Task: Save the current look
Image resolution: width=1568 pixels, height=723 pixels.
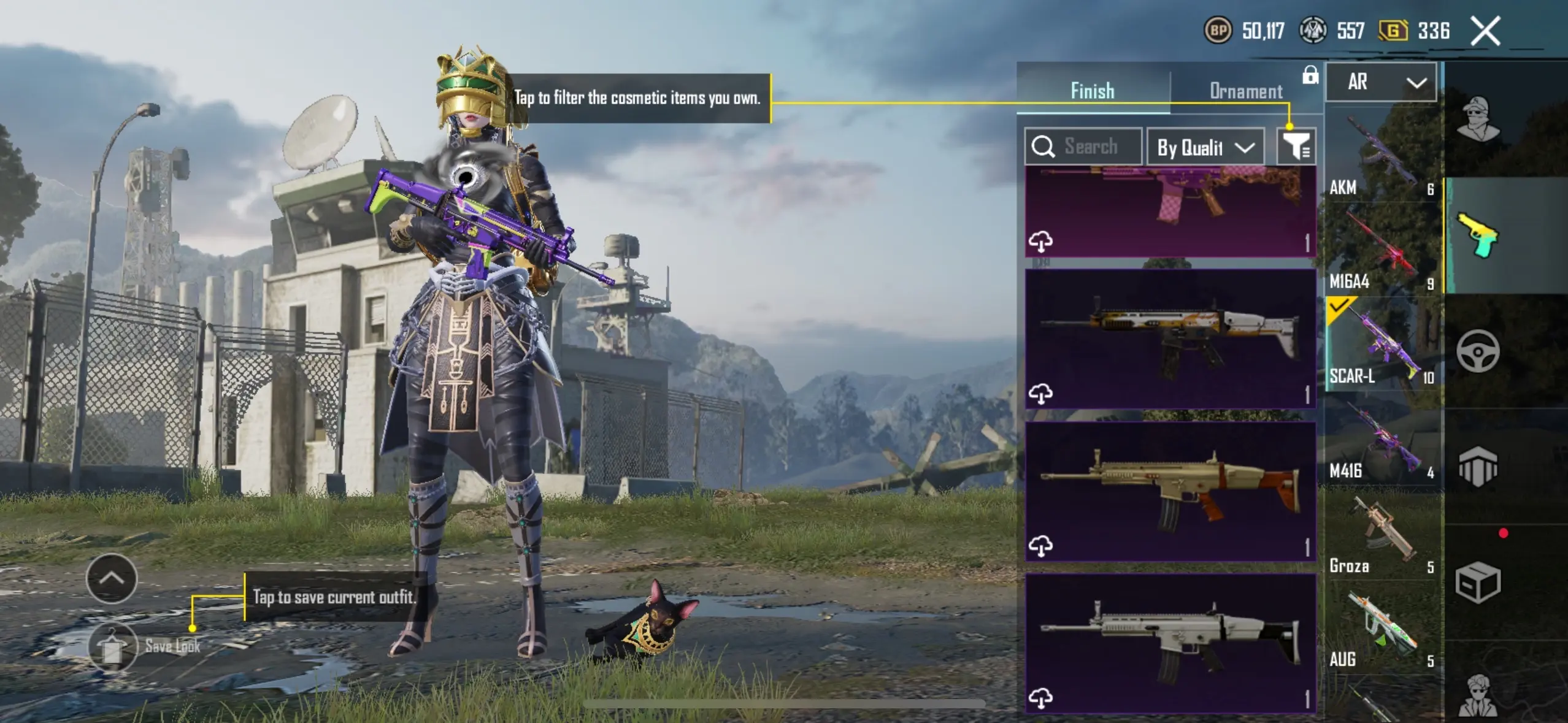Action: (x=113, y=647)
